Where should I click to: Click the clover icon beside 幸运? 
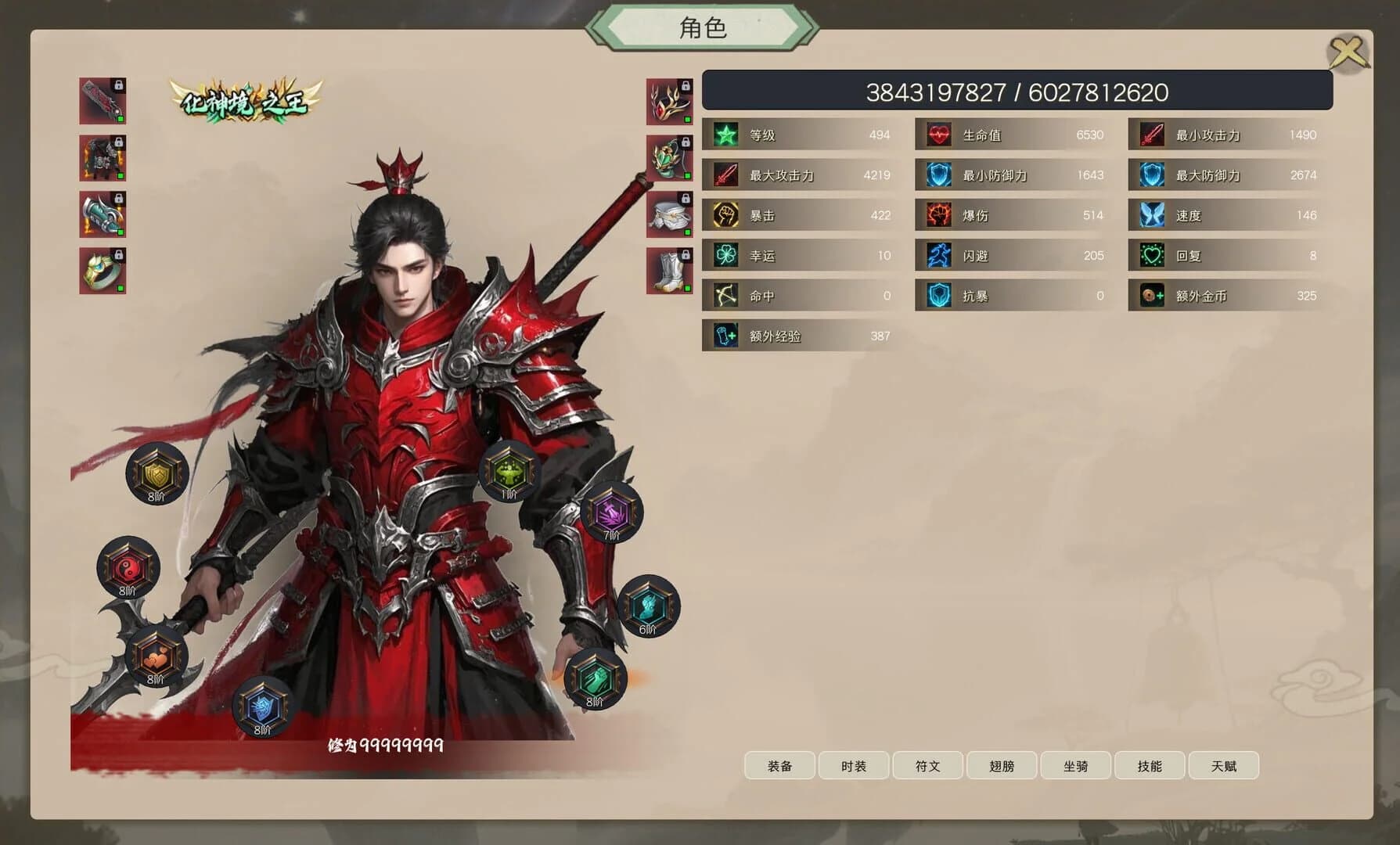725,255
